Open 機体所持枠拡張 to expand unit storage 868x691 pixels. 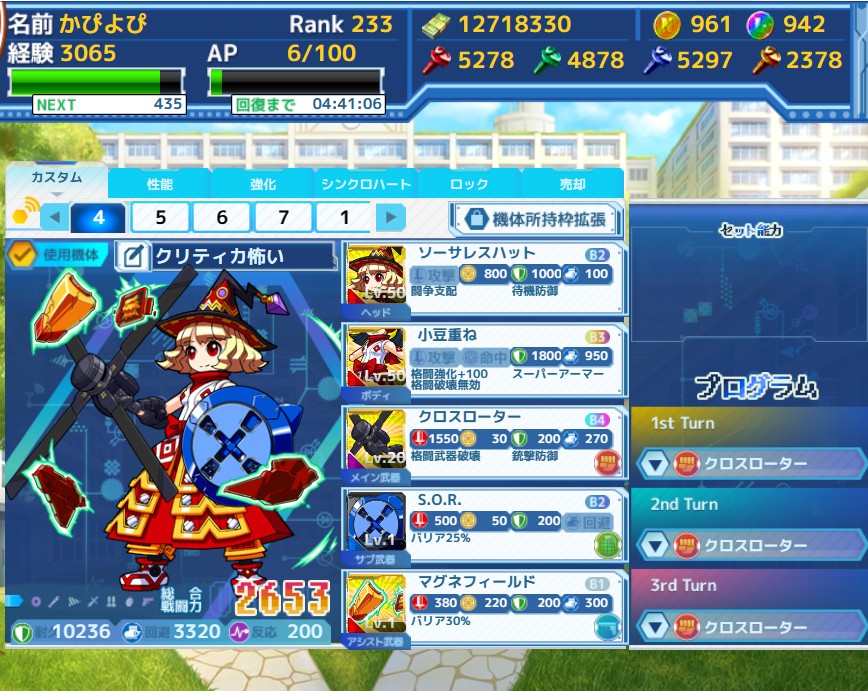pos(534,219)
